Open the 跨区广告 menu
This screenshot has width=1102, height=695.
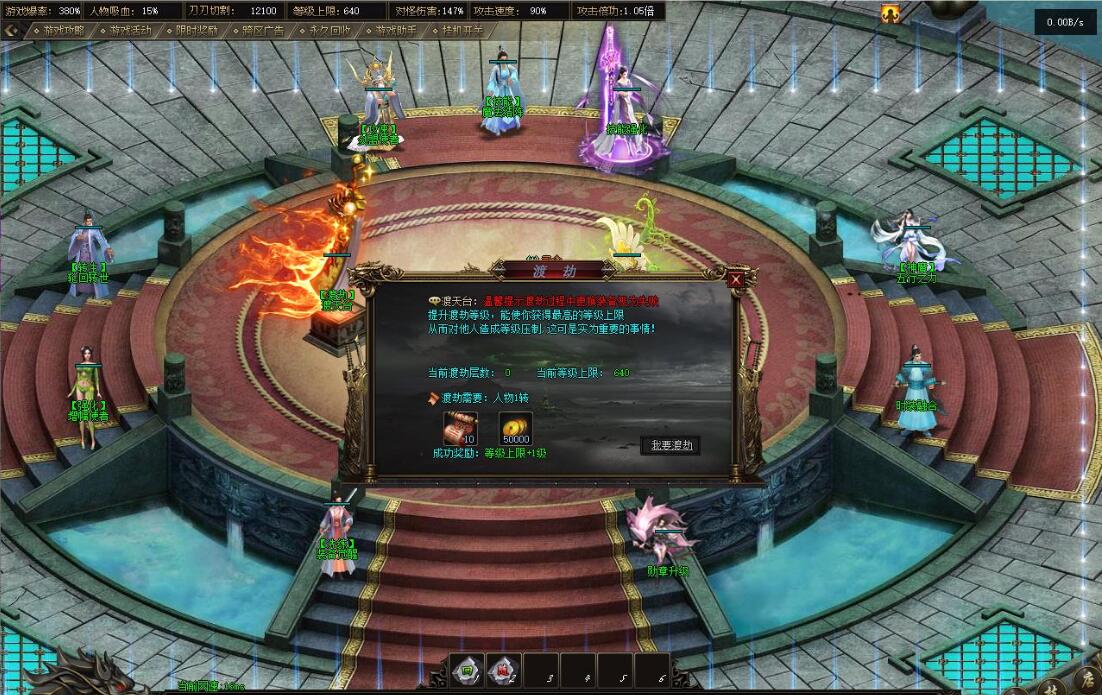coord(263,30)
